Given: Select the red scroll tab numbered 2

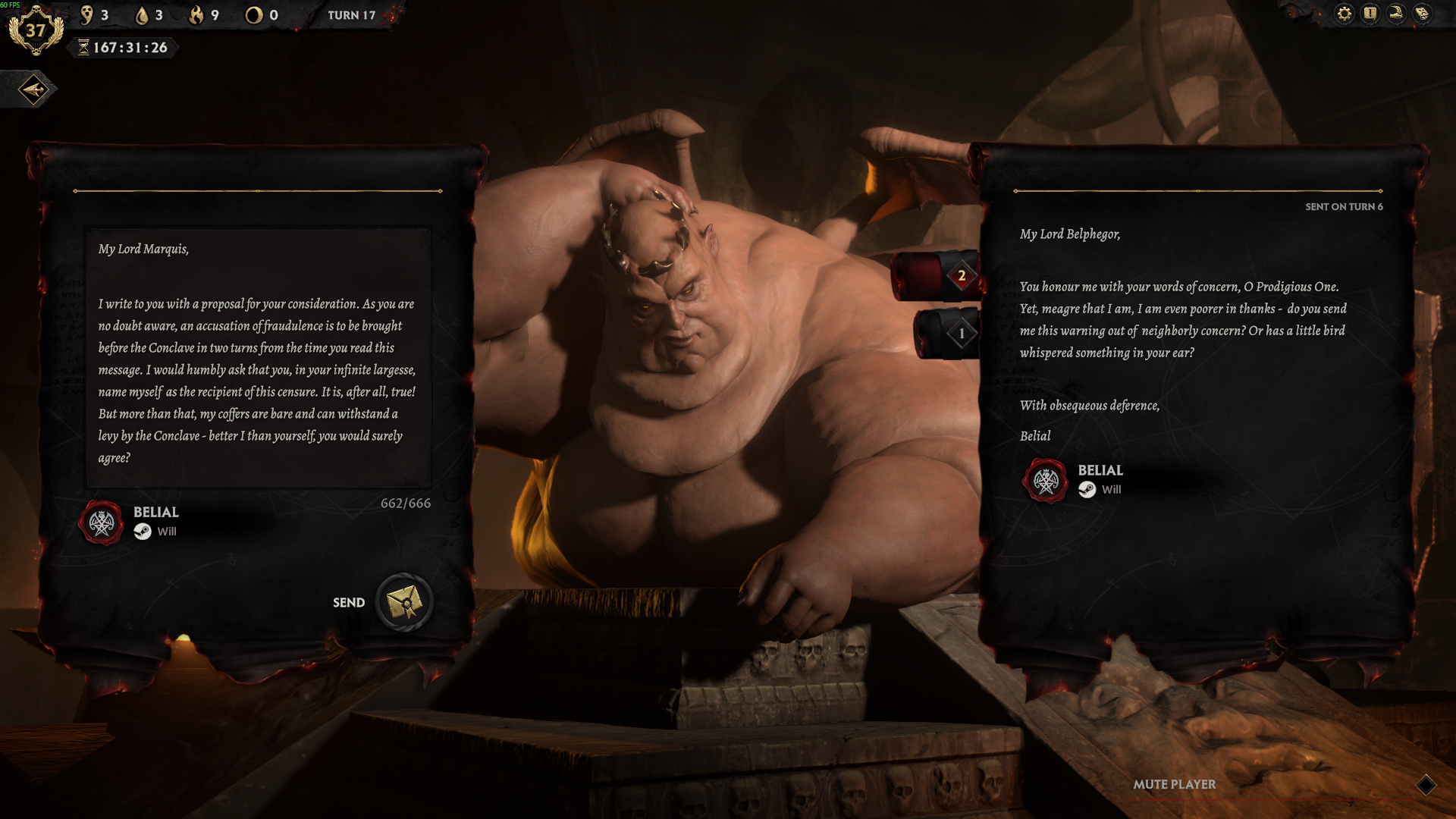Looking at the screenshot, I should (937, 276).
